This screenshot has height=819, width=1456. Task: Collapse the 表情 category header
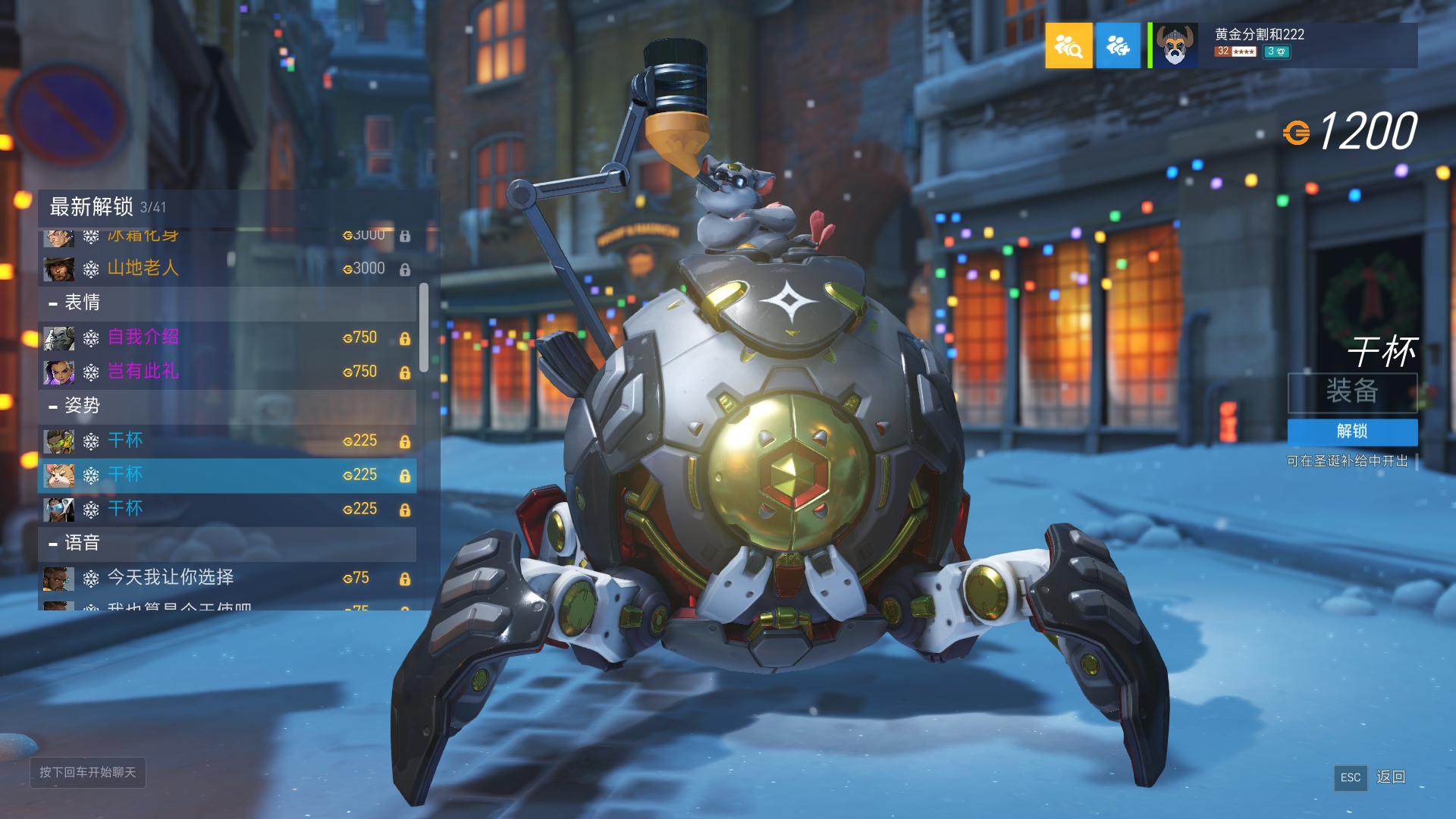pyautogui.click(x=227, y=303)
